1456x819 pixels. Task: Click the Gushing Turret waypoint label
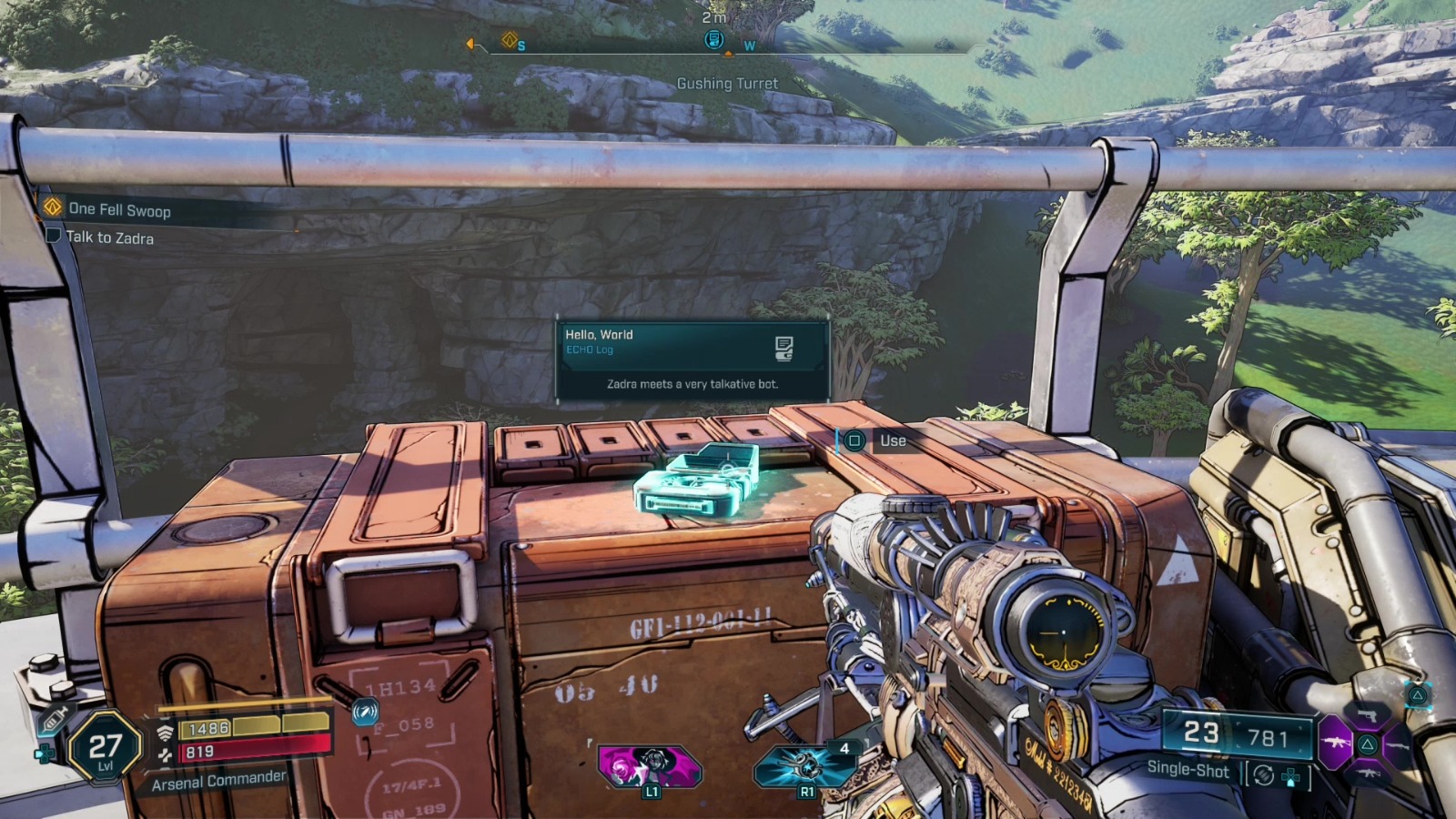pos(727,83)
